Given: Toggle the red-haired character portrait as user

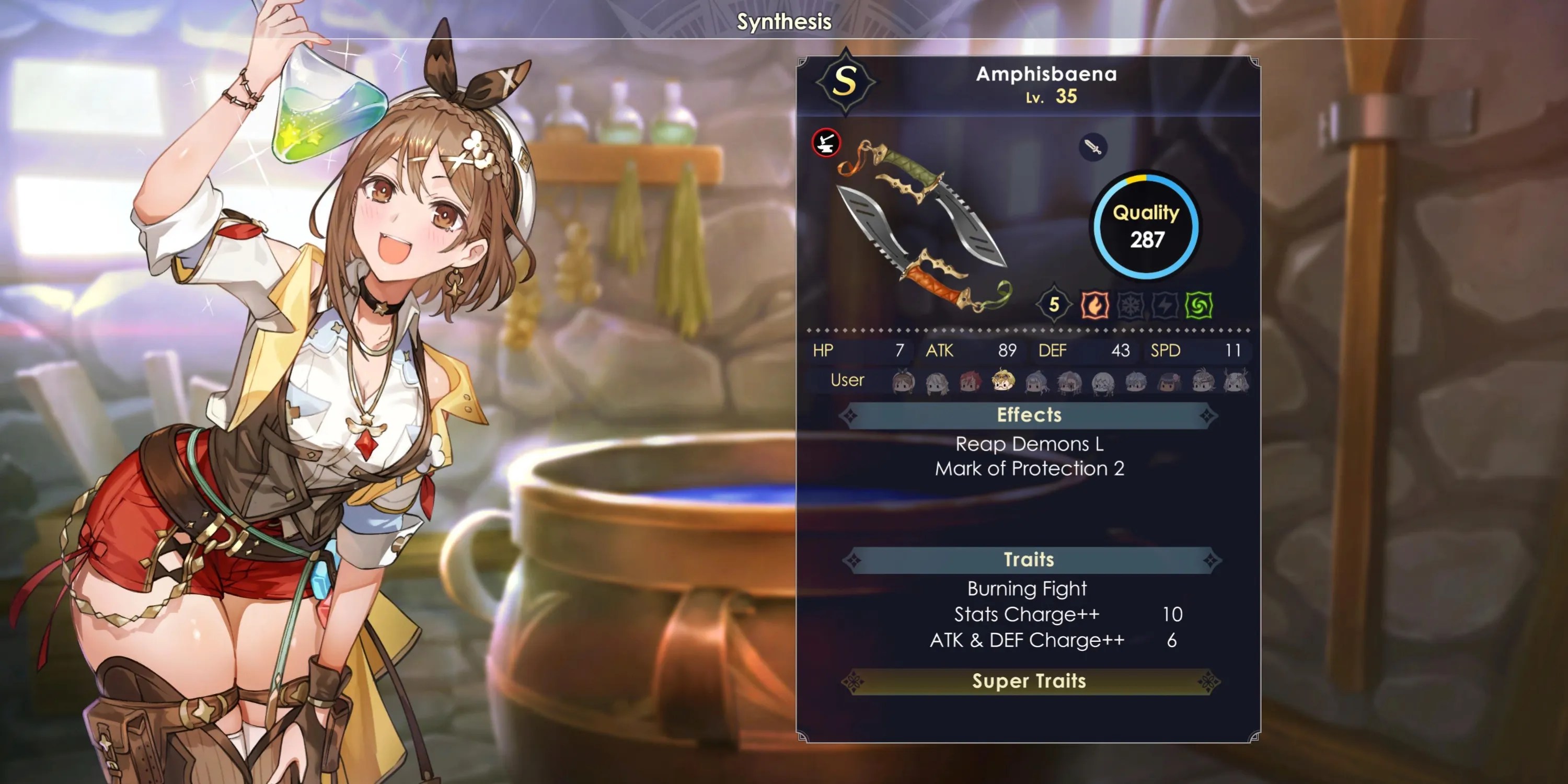Looking at the screenshot, I should pyautogui.click(x=969, y=382).
